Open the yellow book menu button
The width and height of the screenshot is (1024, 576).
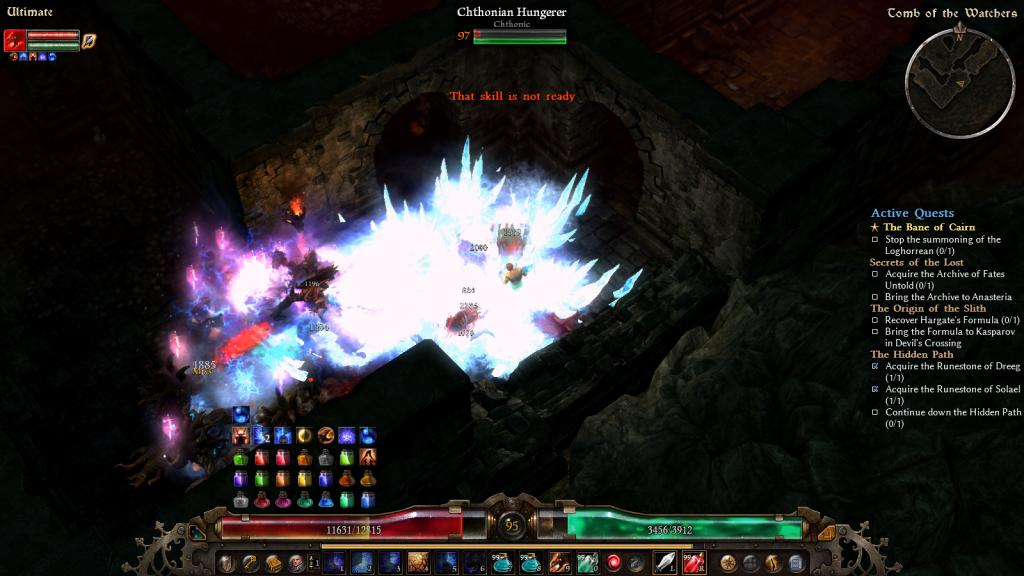[x=273, y=563]
